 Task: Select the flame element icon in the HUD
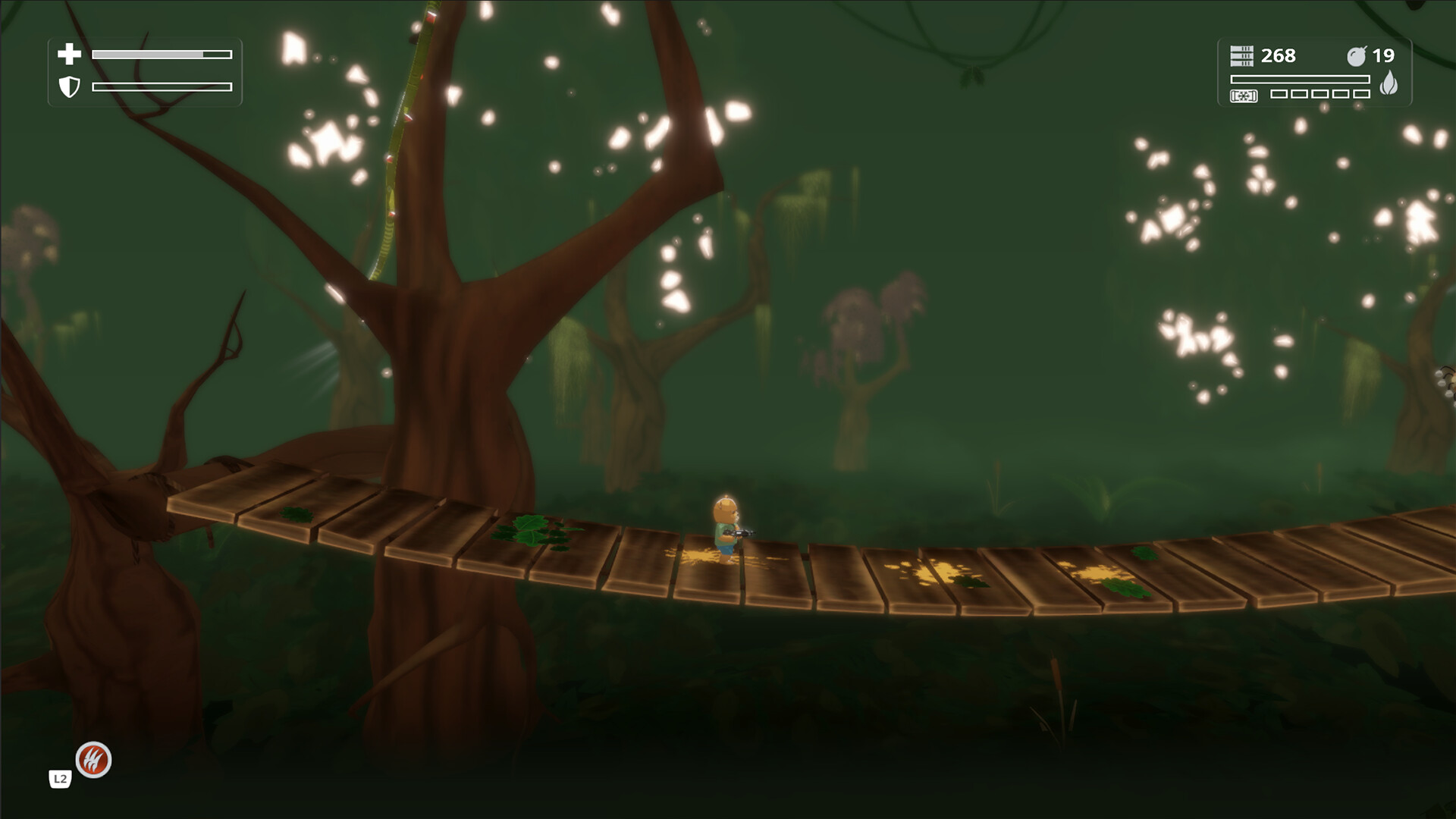point(1390,83)
